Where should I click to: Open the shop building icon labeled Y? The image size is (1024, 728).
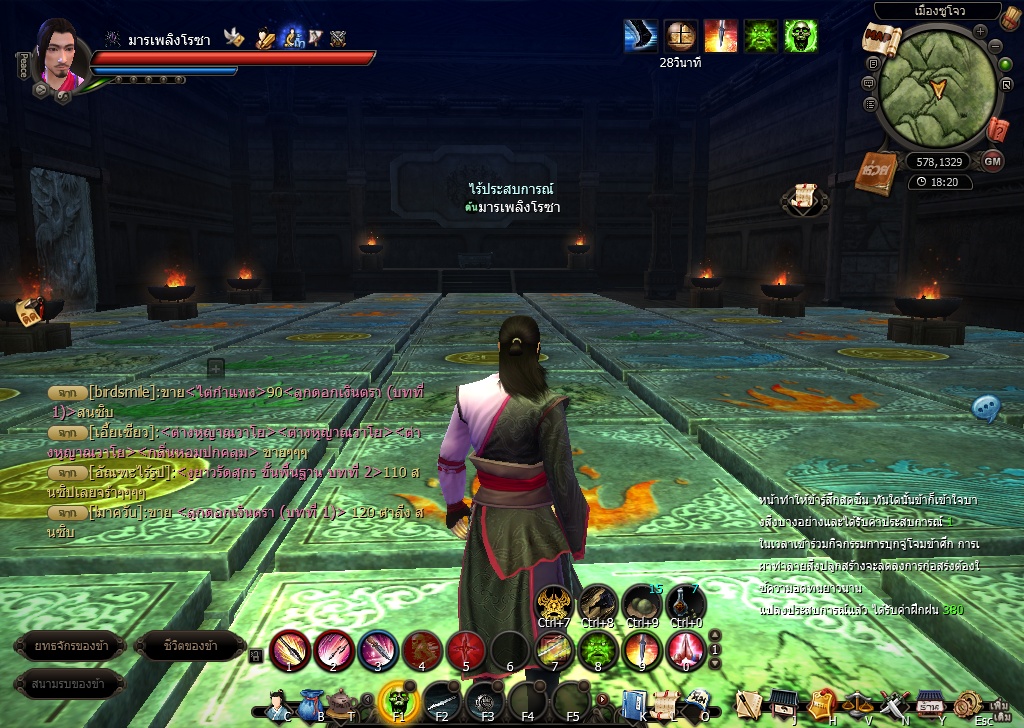coord(931,703)
